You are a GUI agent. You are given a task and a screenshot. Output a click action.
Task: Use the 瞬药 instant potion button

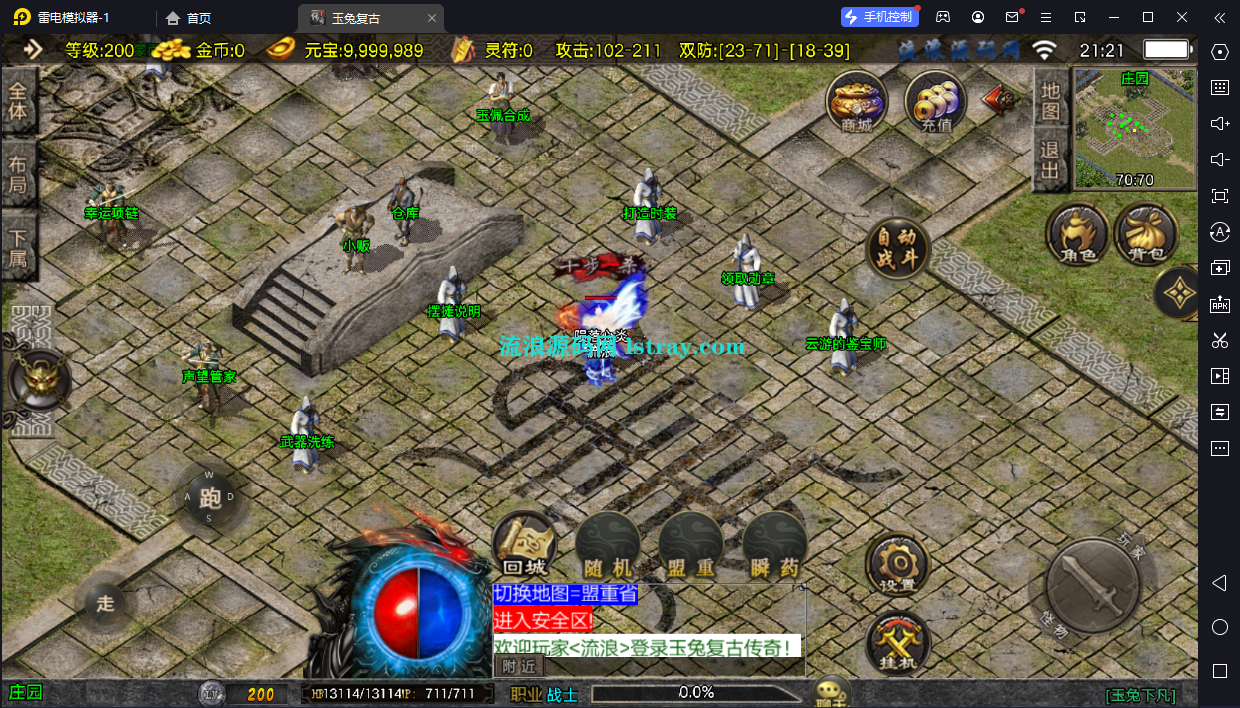point(775,546)
